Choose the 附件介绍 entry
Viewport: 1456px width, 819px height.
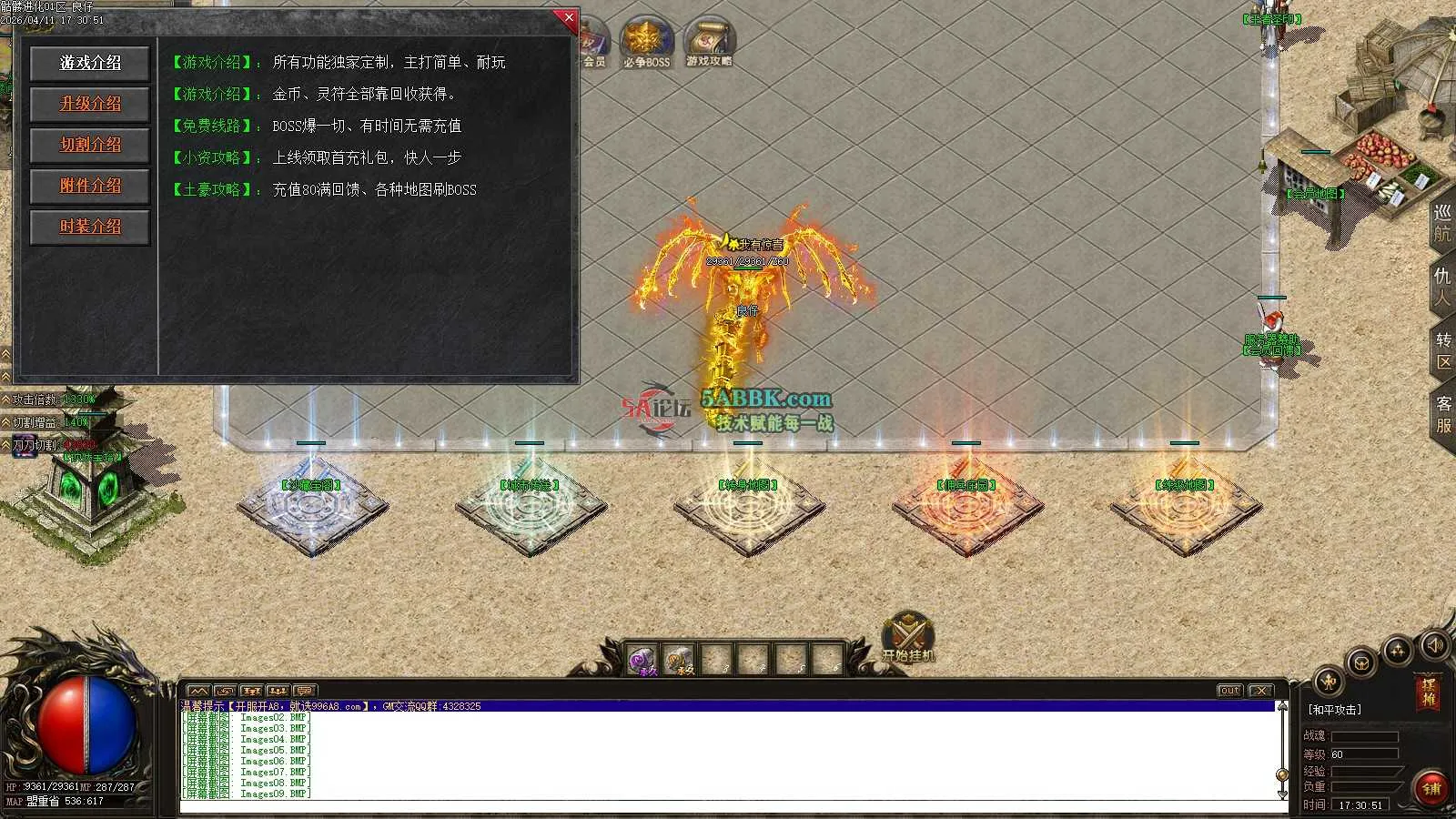[90, 186]
